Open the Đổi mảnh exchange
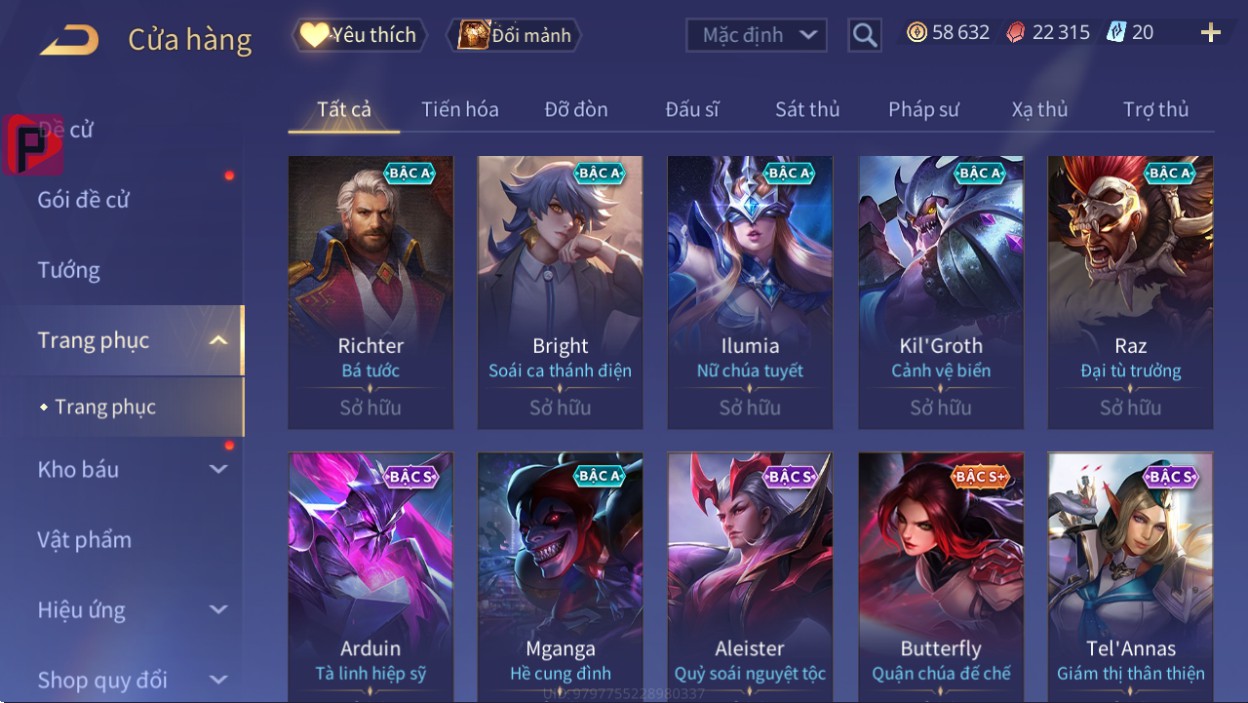Viewport: 1248px width, 703px height. click(x=514, y=36)
